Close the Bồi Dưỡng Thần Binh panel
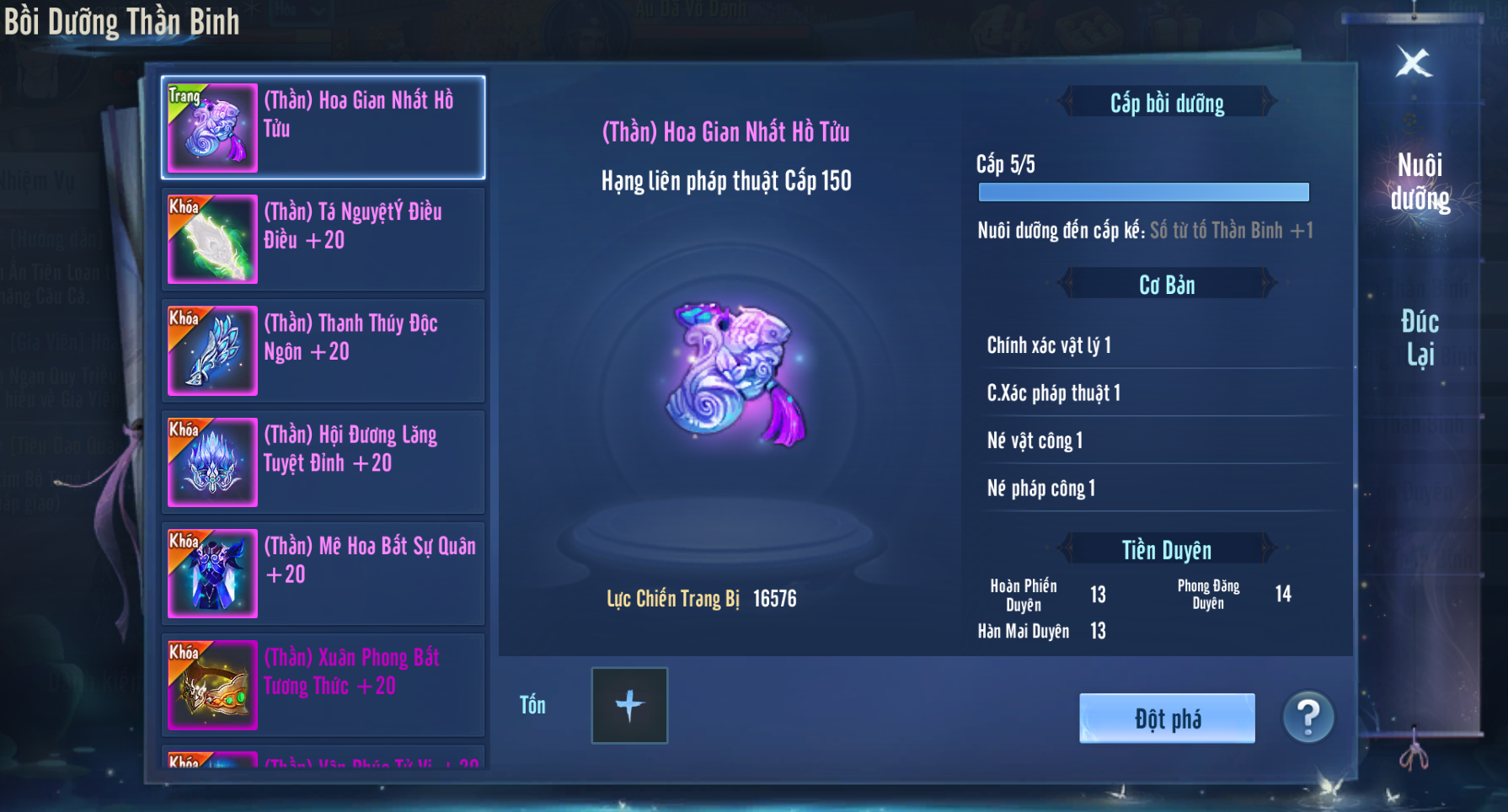The width and height of the screenshot is (1508, 812). (1414, 62)
